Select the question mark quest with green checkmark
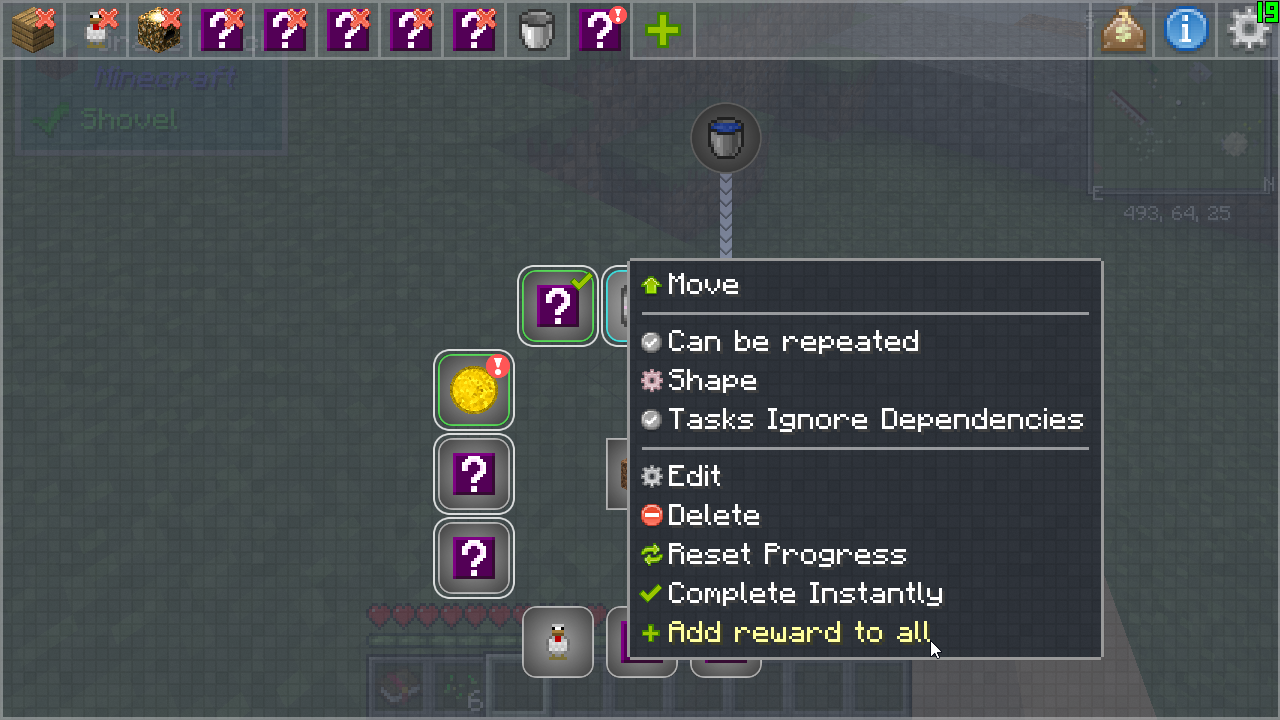Screen dimensions: 1280x720 point(558,306)
